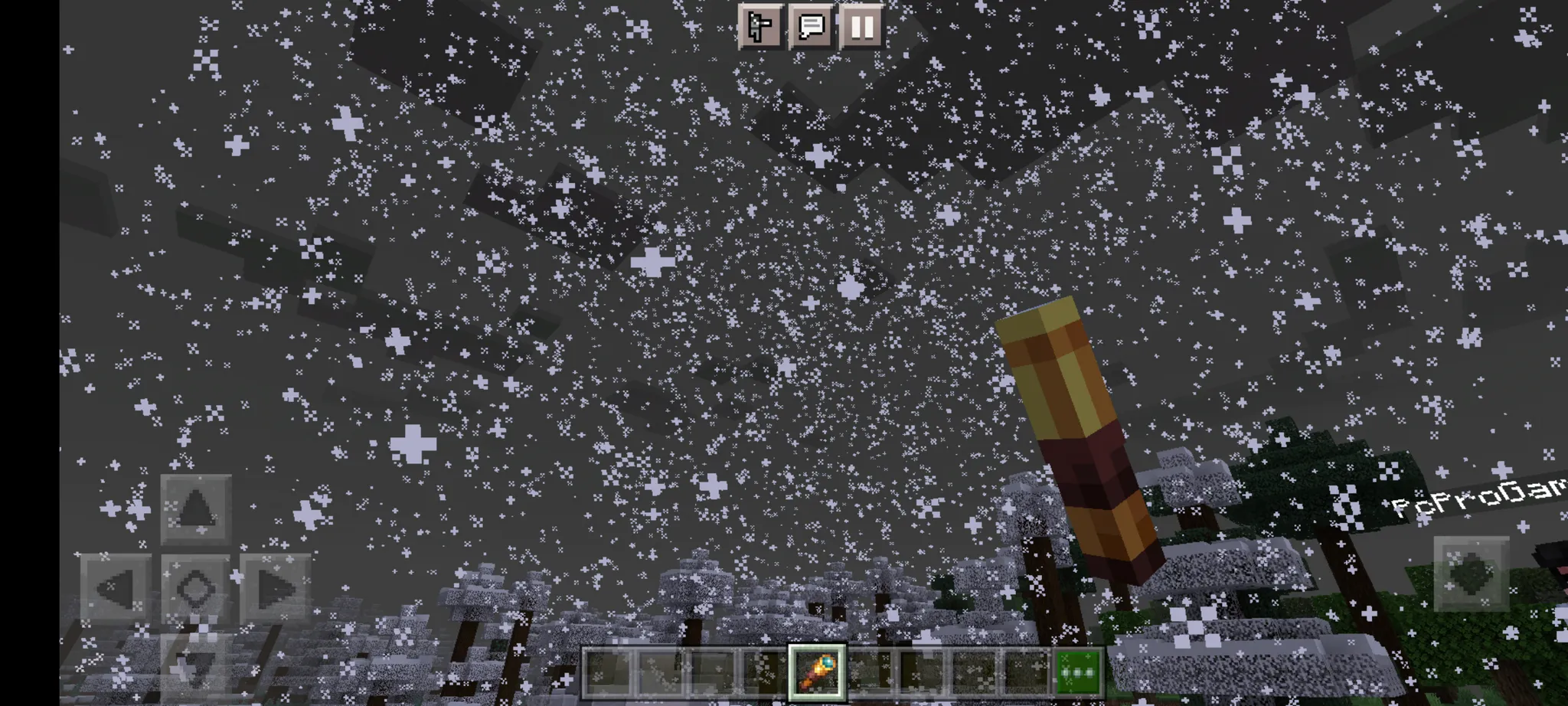Tap the jump button
Viewport: 1568px width, 706px height.
pos(1471,574)
